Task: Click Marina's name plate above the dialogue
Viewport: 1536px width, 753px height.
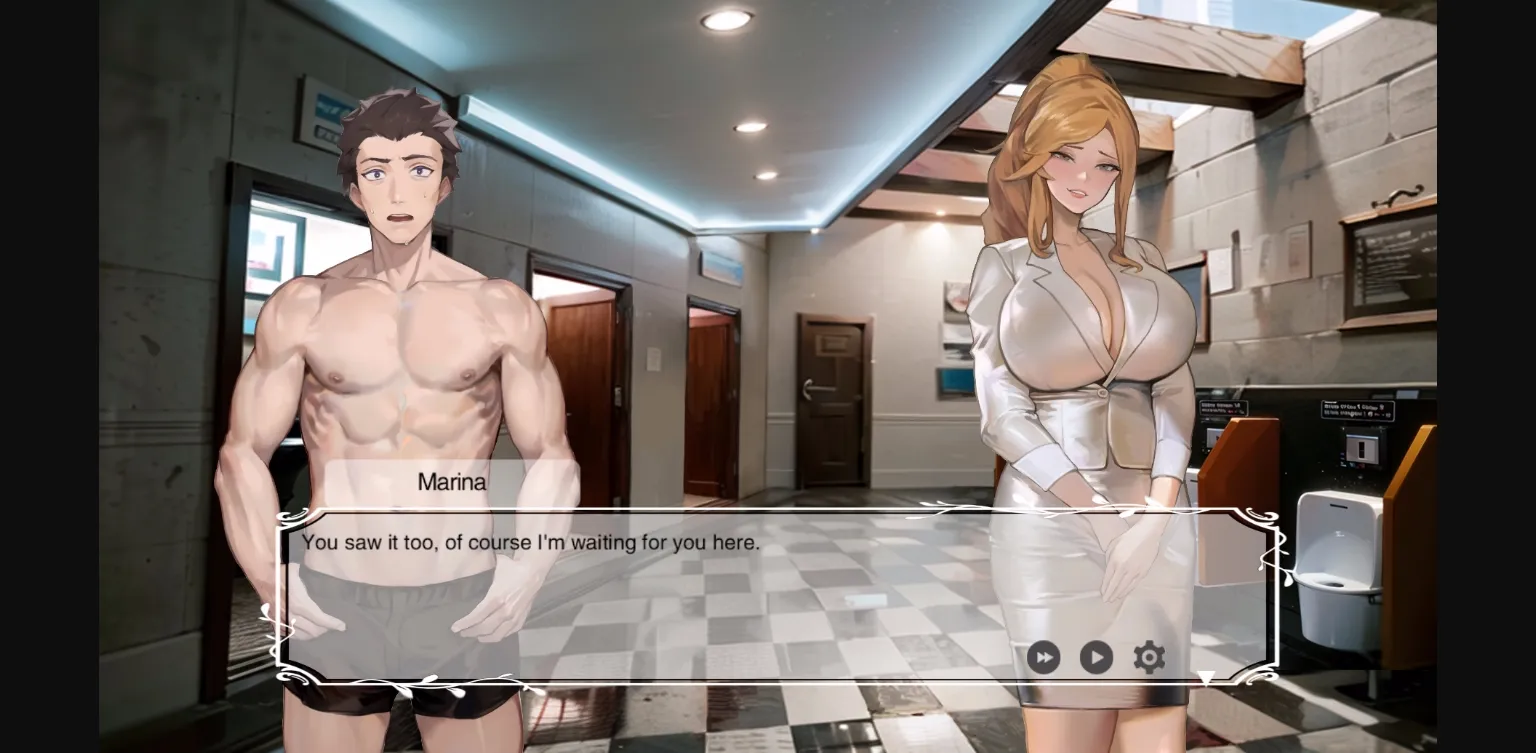Action: [452, 482]
